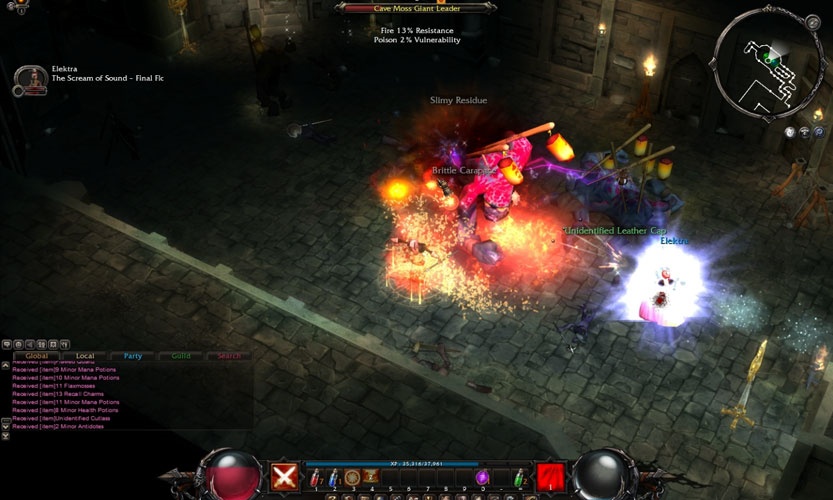This screenshot has height=500, width=833.
Task: Use the purple potion in hotbar
Action: [x=482, y=478]
